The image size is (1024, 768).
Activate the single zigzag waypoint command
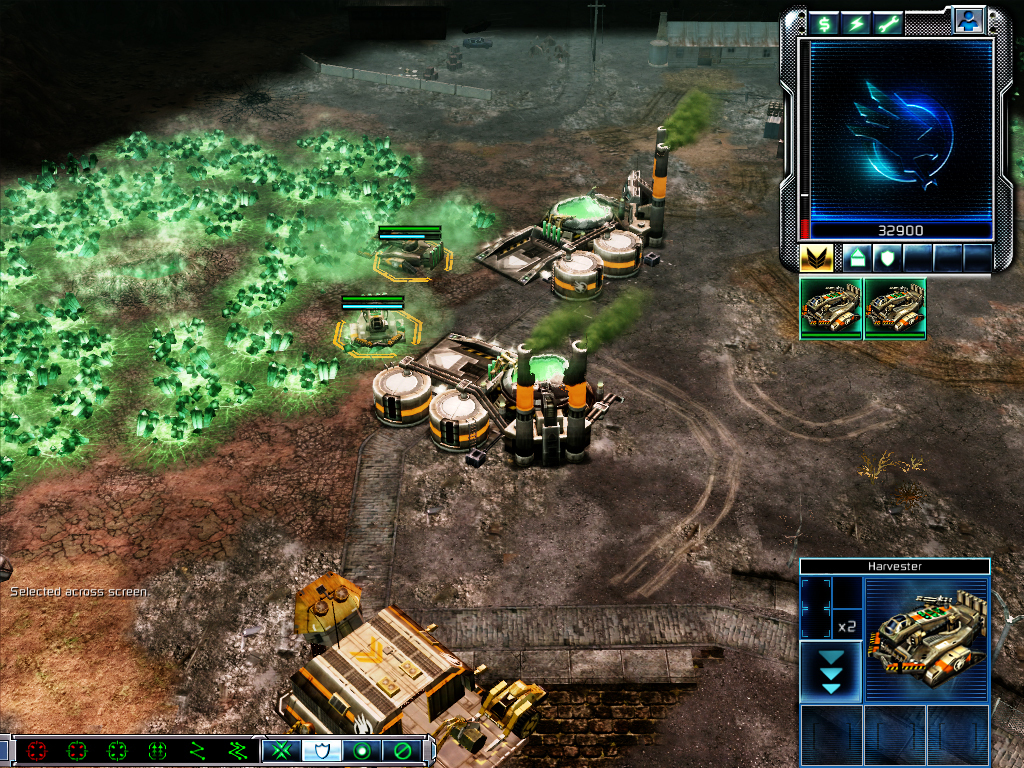[197, 750]
